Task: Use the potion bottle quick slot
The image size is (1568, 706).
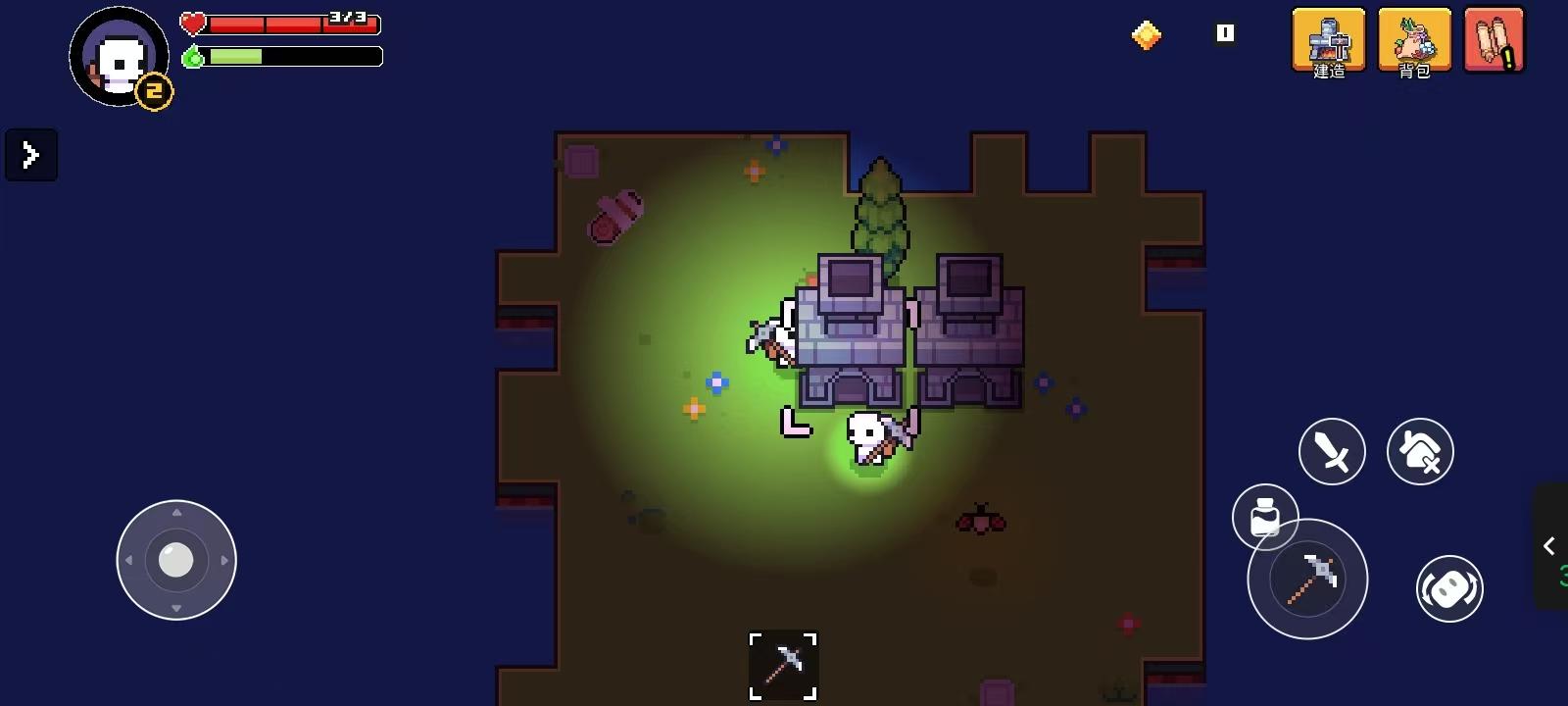Action: pos(1266,518)
